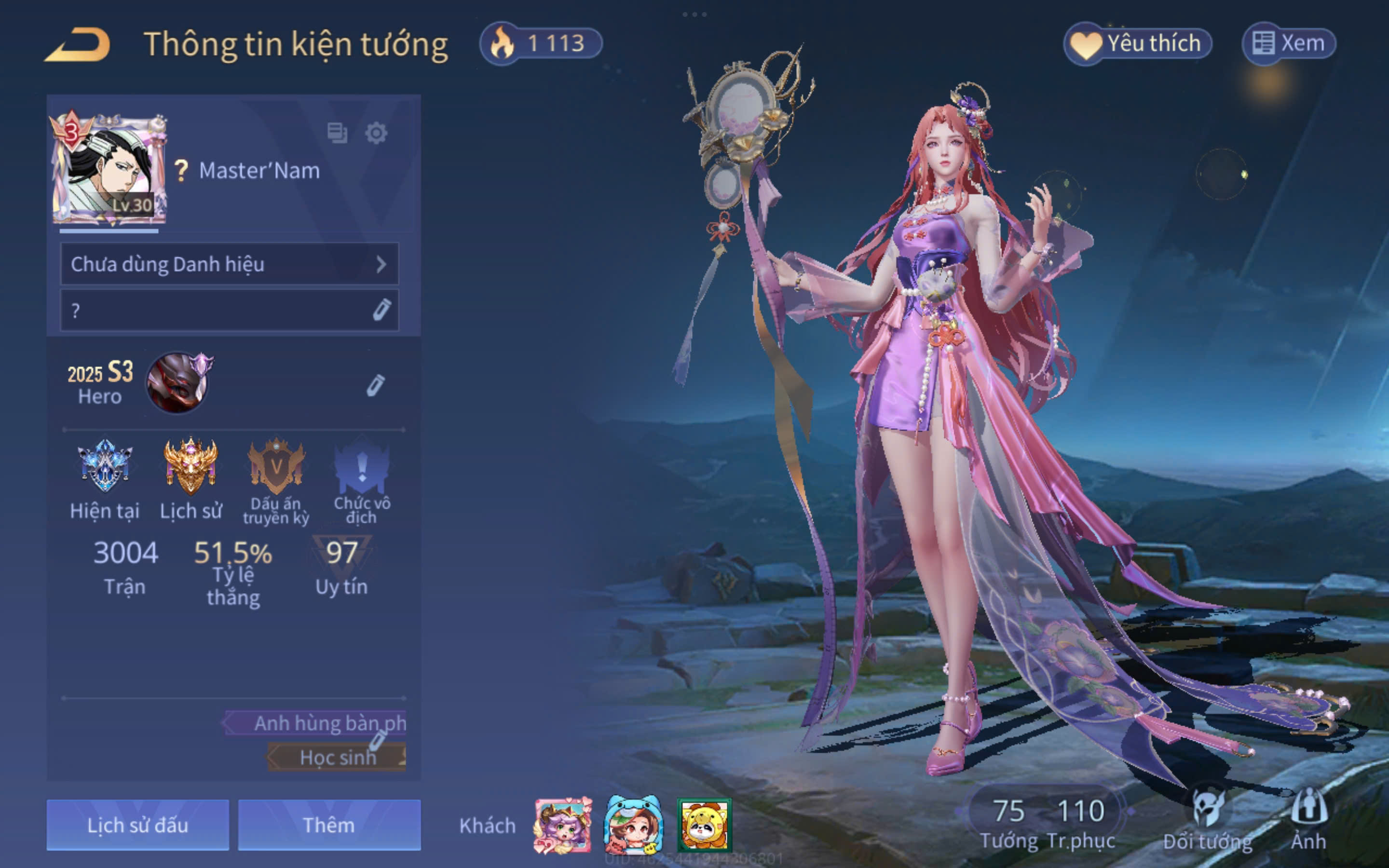Viewport: 1389px width, 868px height.
Task: Edit the signature text field
Action: 229,310
